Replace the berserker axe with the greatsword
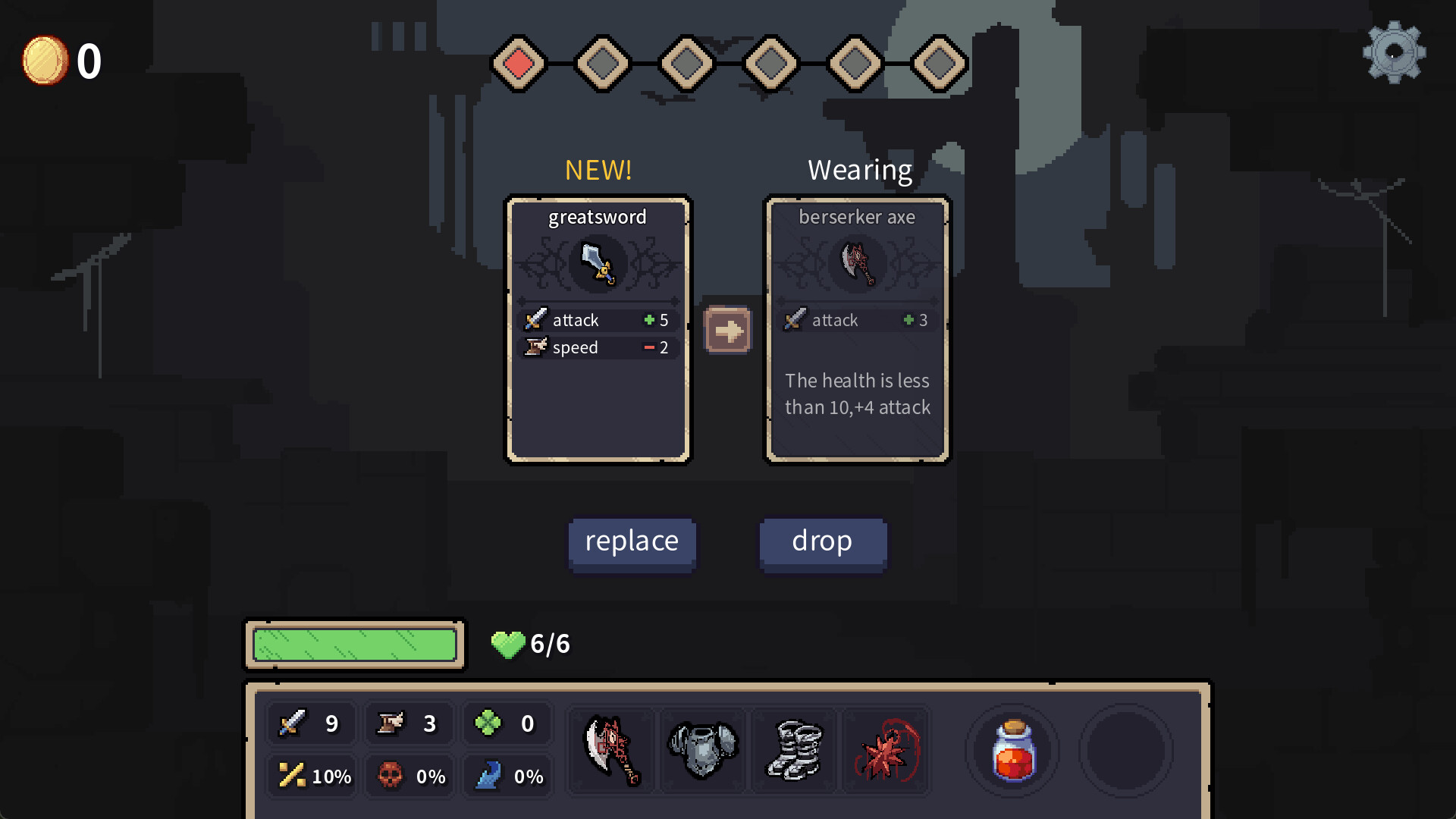Image resolution: width=1456 pixels, height=819 pixels. pos(632,541)
